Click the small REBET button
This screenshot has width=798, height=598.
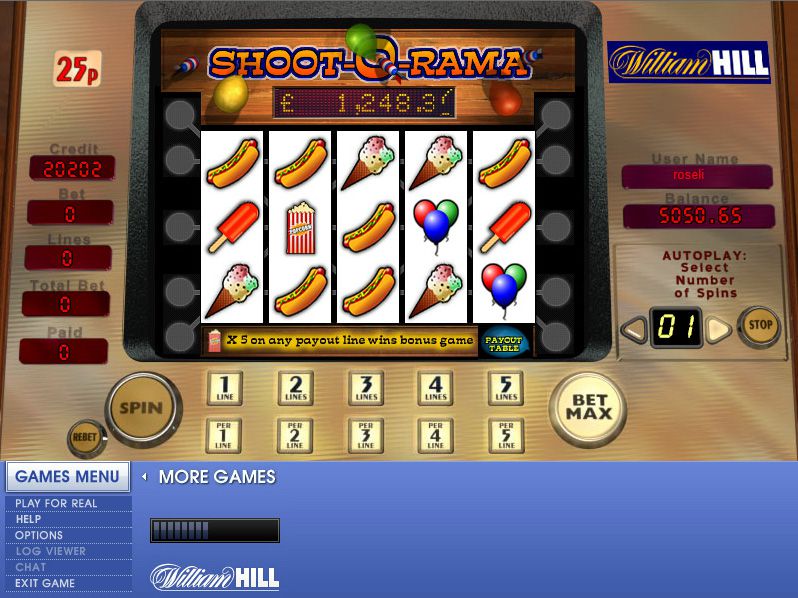[x=84, y=438]
